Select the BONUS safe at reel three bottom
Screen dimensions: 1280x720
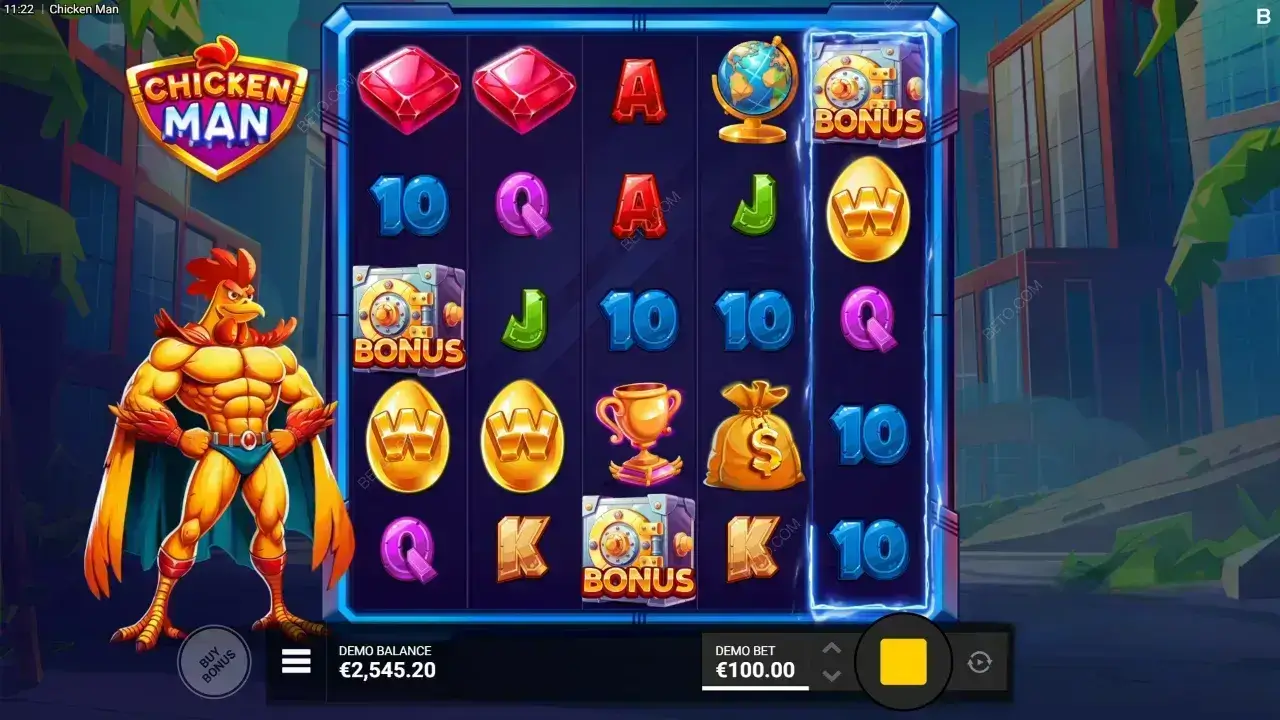pos(637,545)
